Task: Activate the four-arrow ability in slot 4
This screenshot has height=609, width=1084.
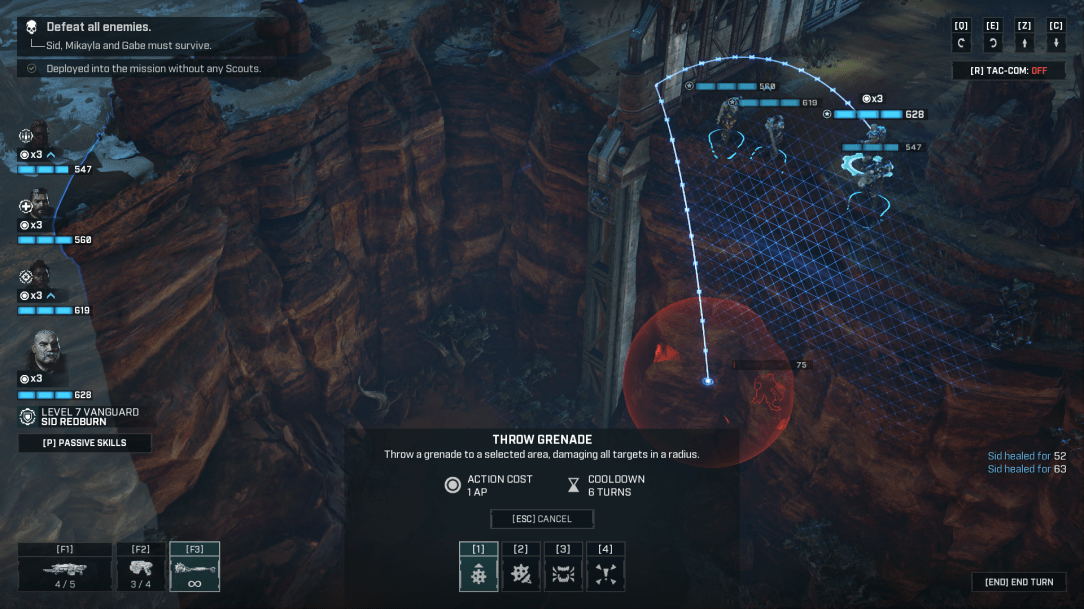Action: [x=604, y=574]
